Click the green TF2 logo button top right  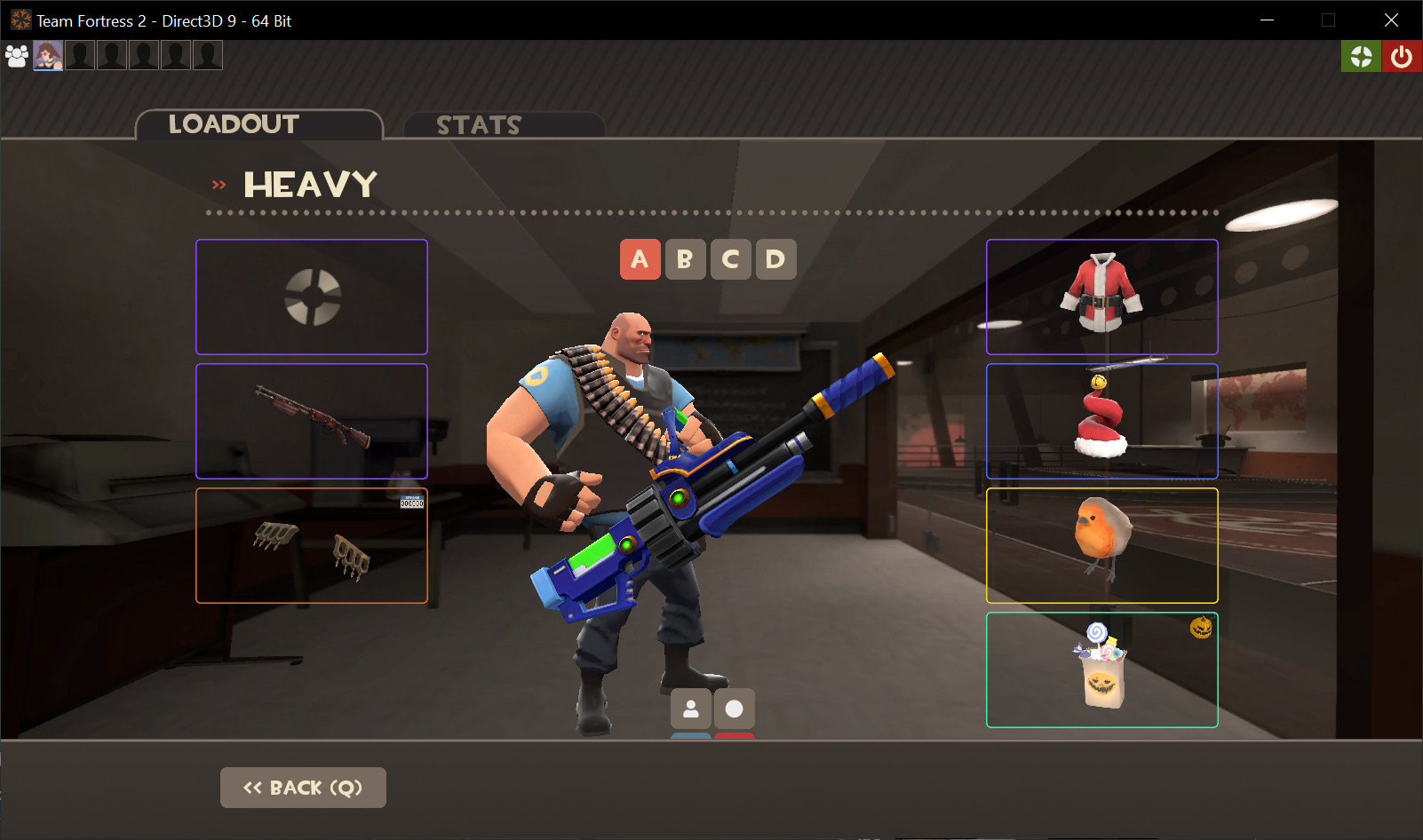pyautogui.click(x=1361, y=55)
